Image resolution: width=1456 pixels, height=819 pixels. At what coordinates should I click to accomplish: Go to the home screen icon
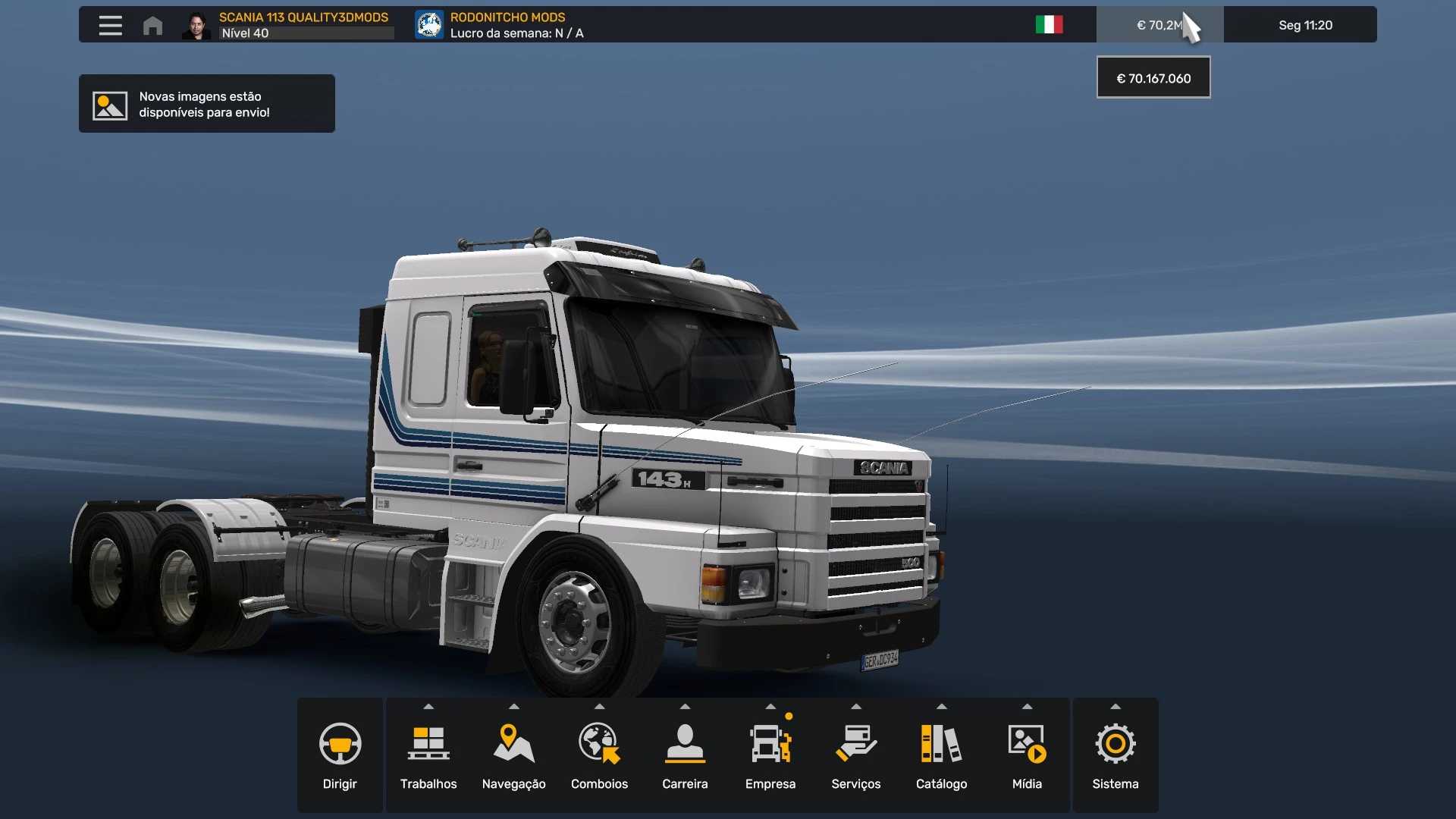coord(152,25)
